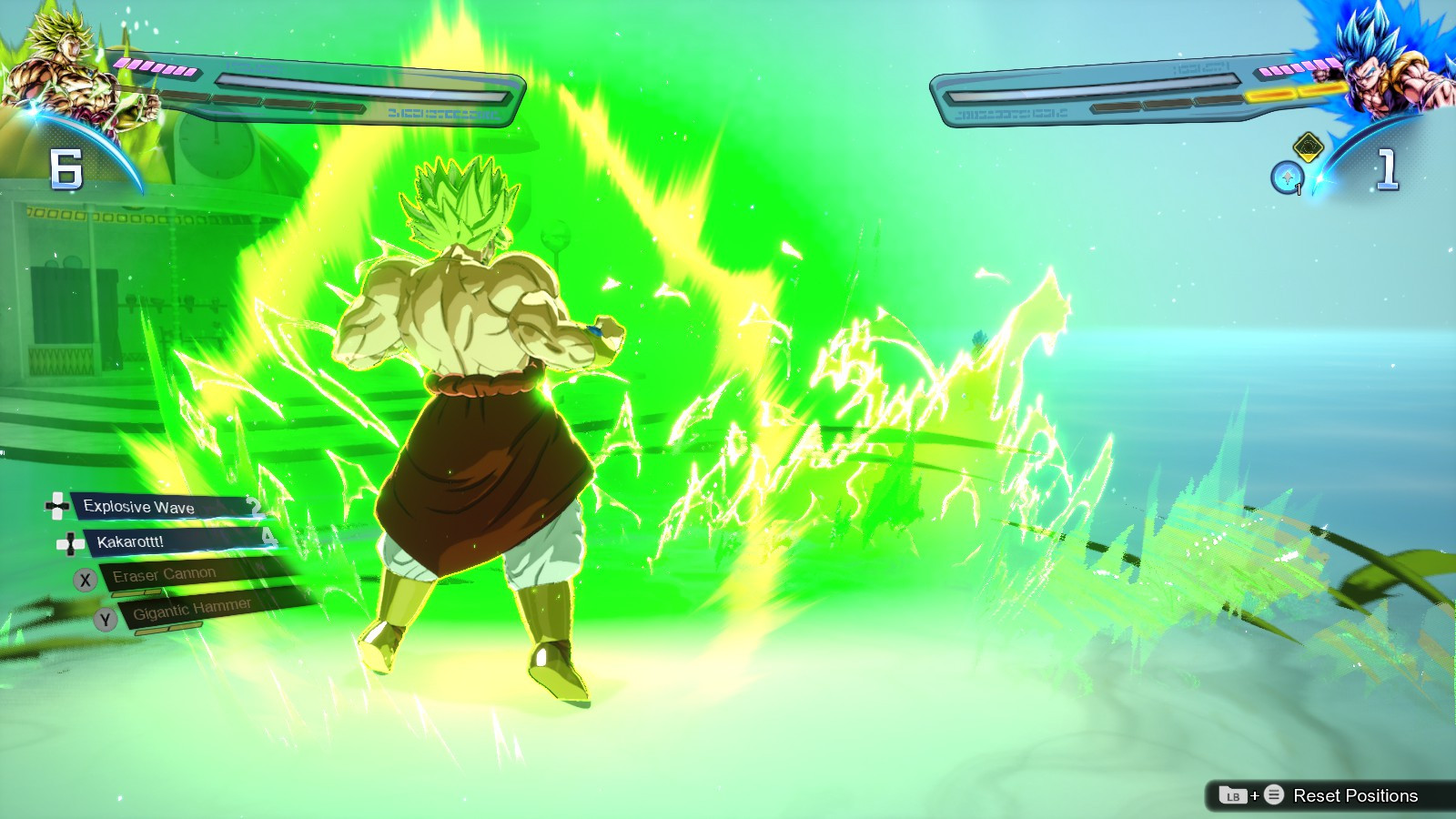Click the Gigantic Hammer skill label
Viewport: 1456px width, 819px height.
tap(191, 609)
